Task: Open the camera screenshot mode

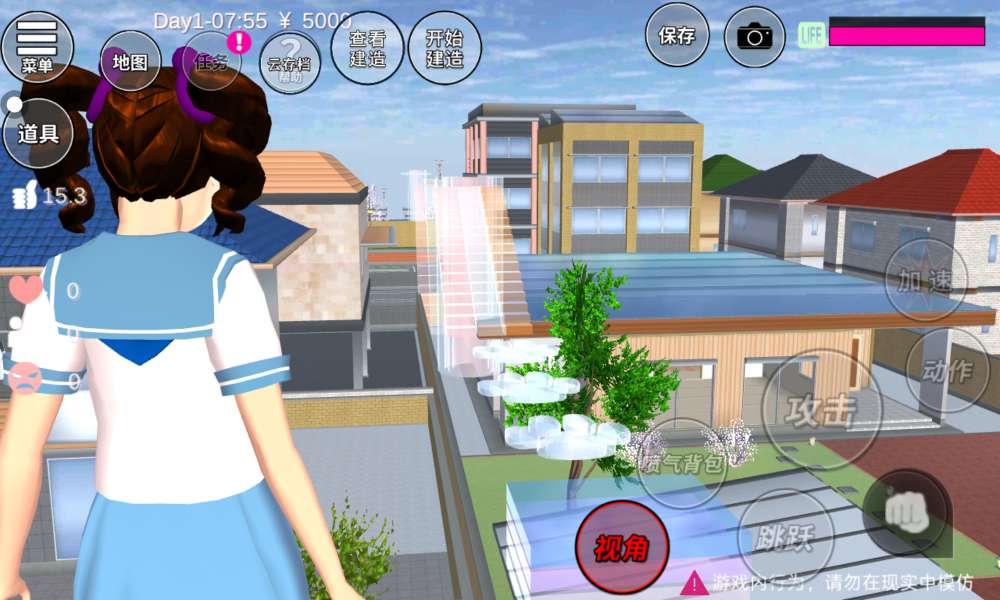Action: [755, 37]
